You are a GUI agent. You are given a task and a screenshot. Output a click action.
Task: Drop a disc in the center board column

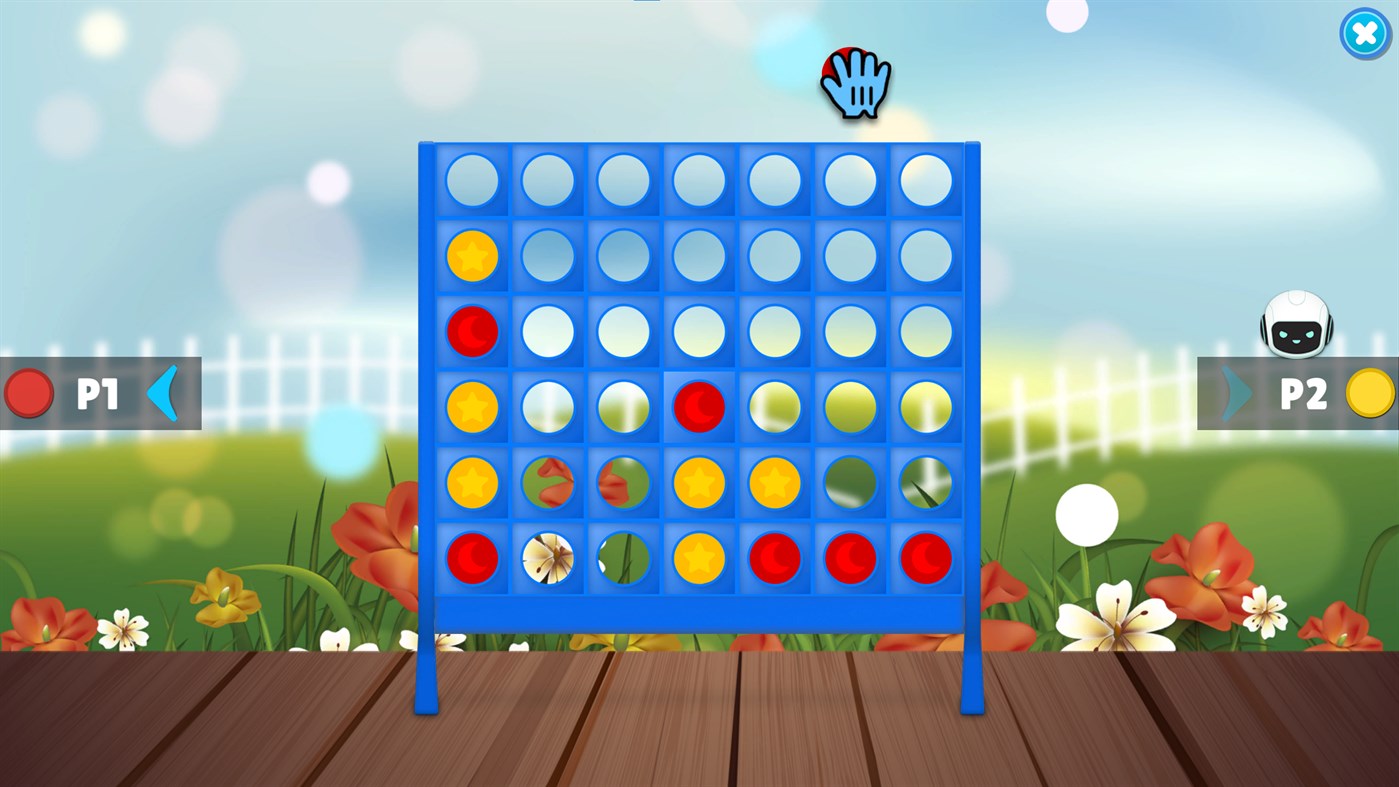(698, 180)
